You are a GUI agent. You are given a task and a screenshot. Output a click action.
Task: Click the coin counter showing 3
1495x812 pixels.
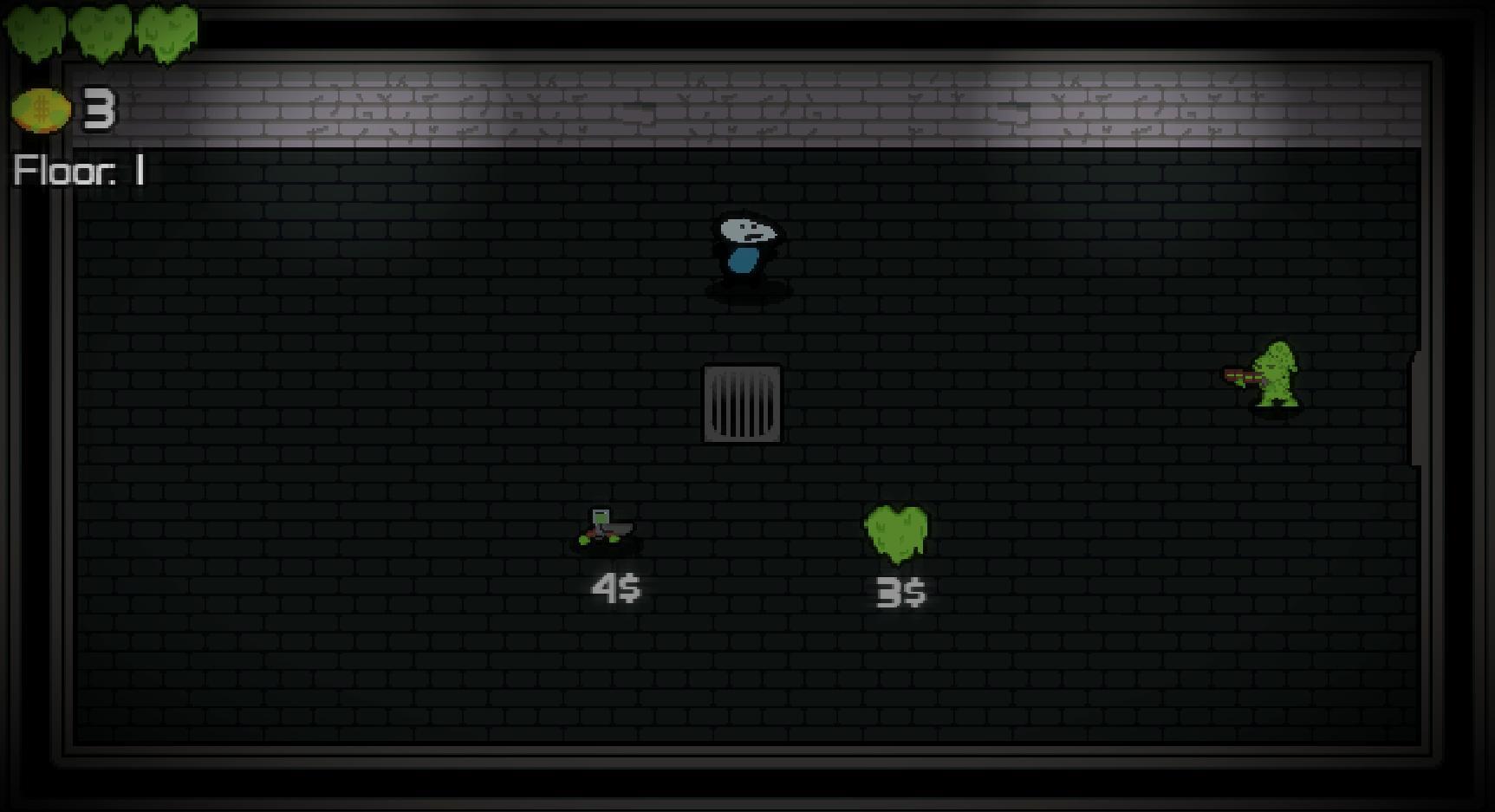tap(98, 108)
